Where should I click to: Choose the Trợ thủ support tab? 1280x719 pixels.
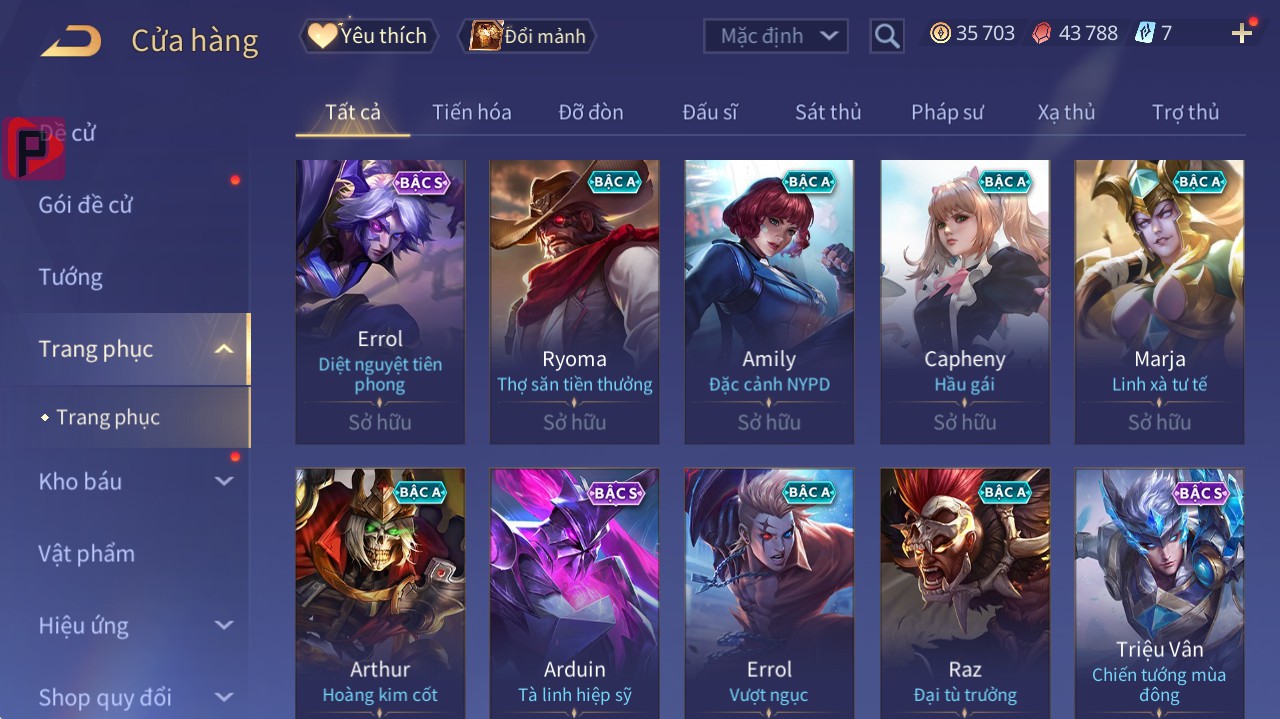(1185, 112)
